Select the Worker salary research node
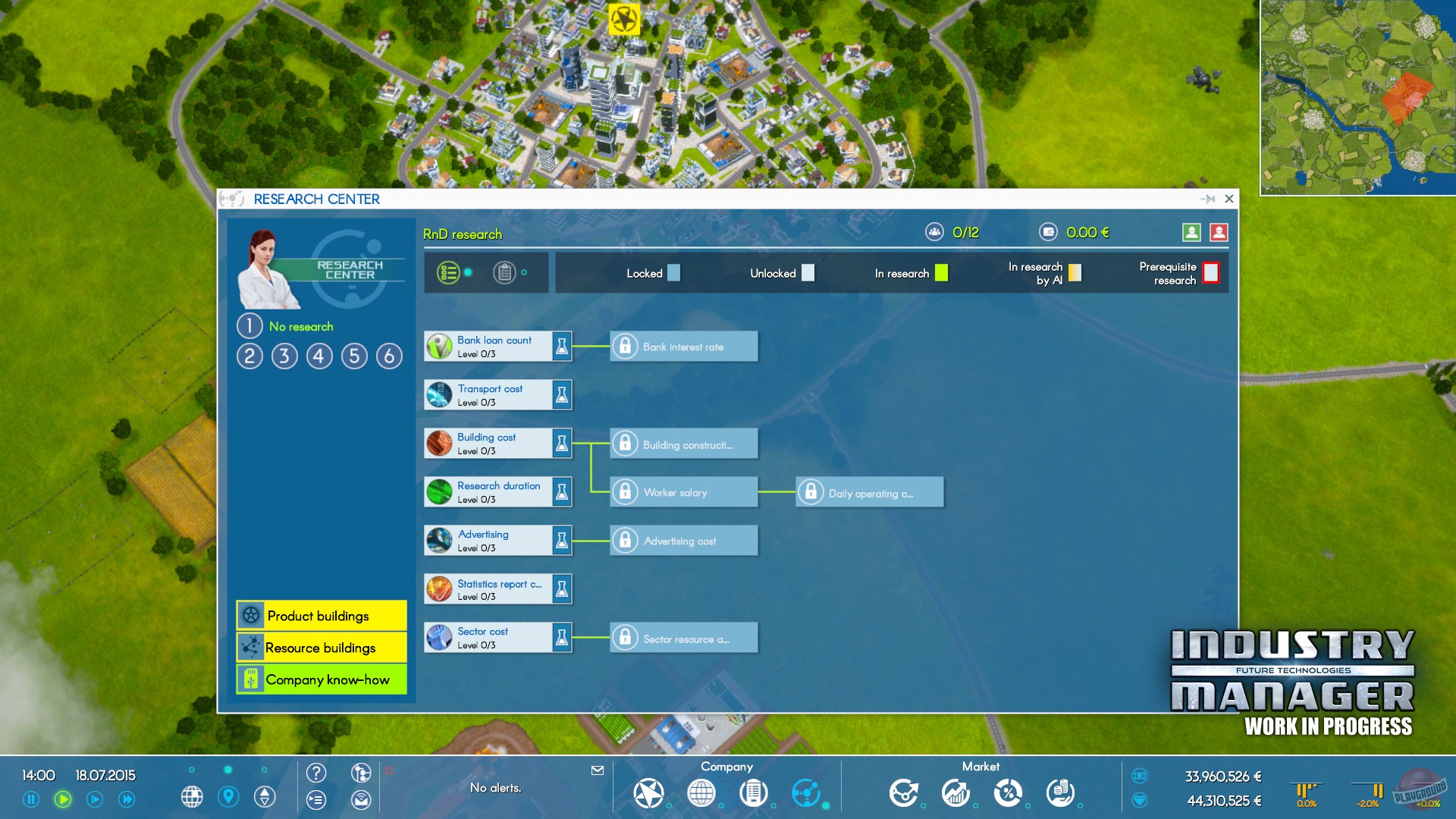Viewport: 1456px width, 819px height. 681,491
